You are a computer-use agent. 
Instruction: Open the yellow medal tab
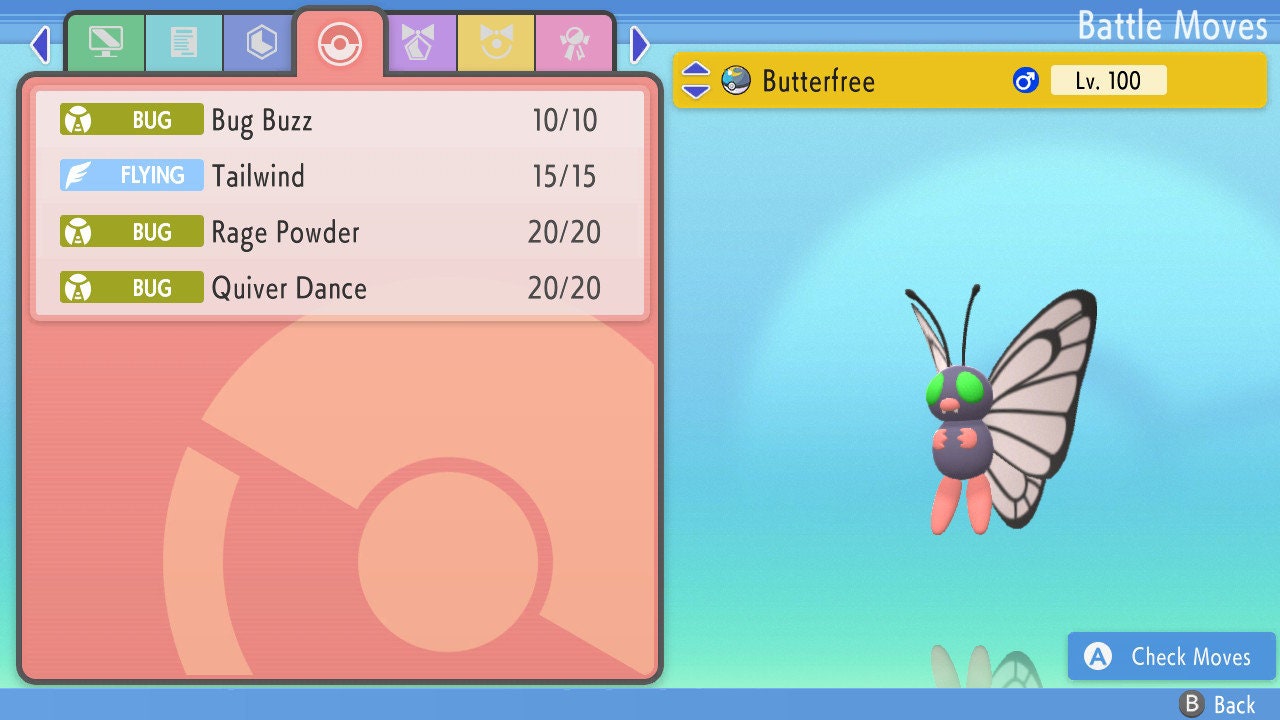pos(496,43)
